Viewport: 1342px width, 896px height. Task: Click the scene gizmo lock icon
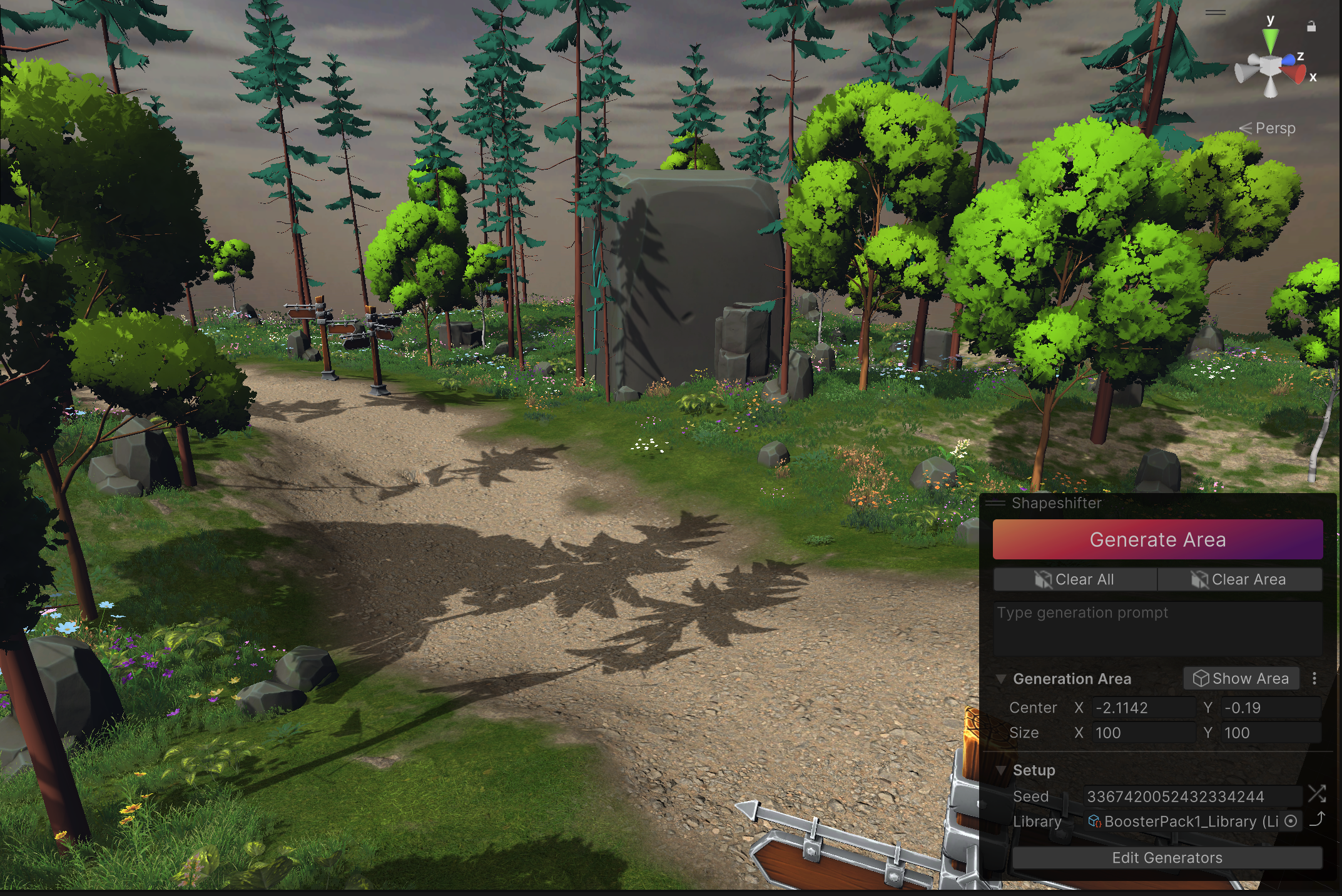(1311, 26)
